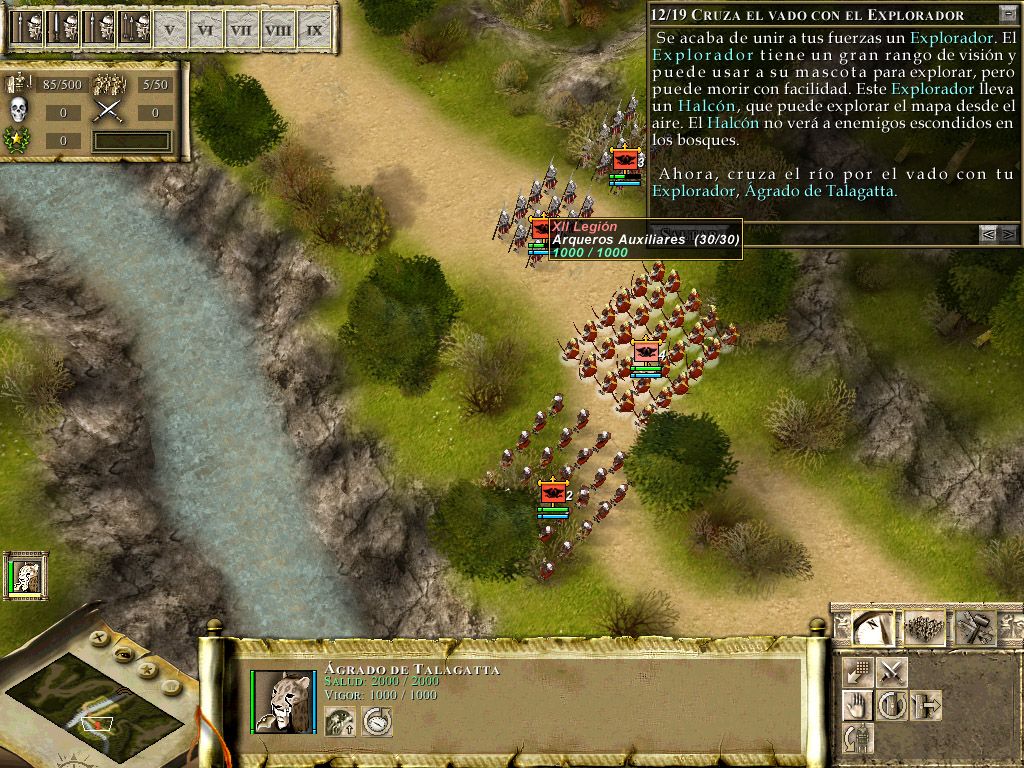Issue the open hand halt command

857,705
